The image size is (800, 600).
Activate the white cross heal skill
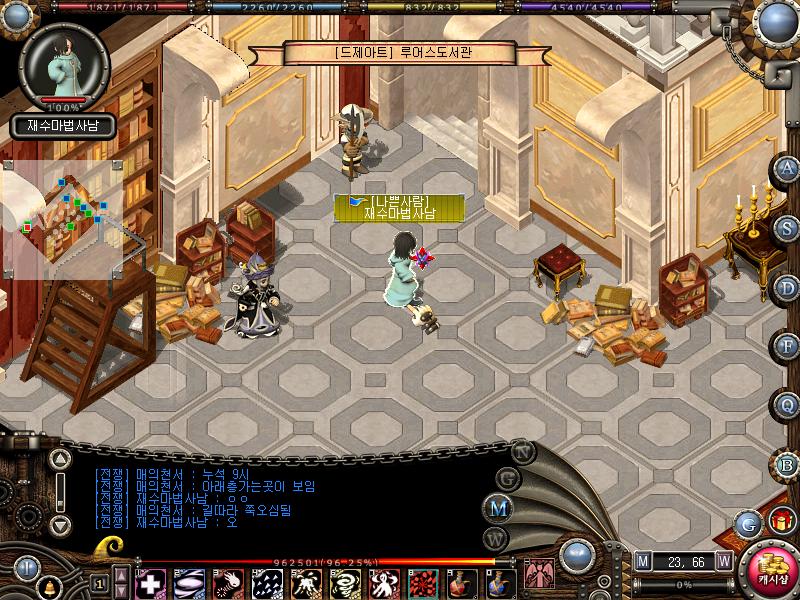[151, 583]
